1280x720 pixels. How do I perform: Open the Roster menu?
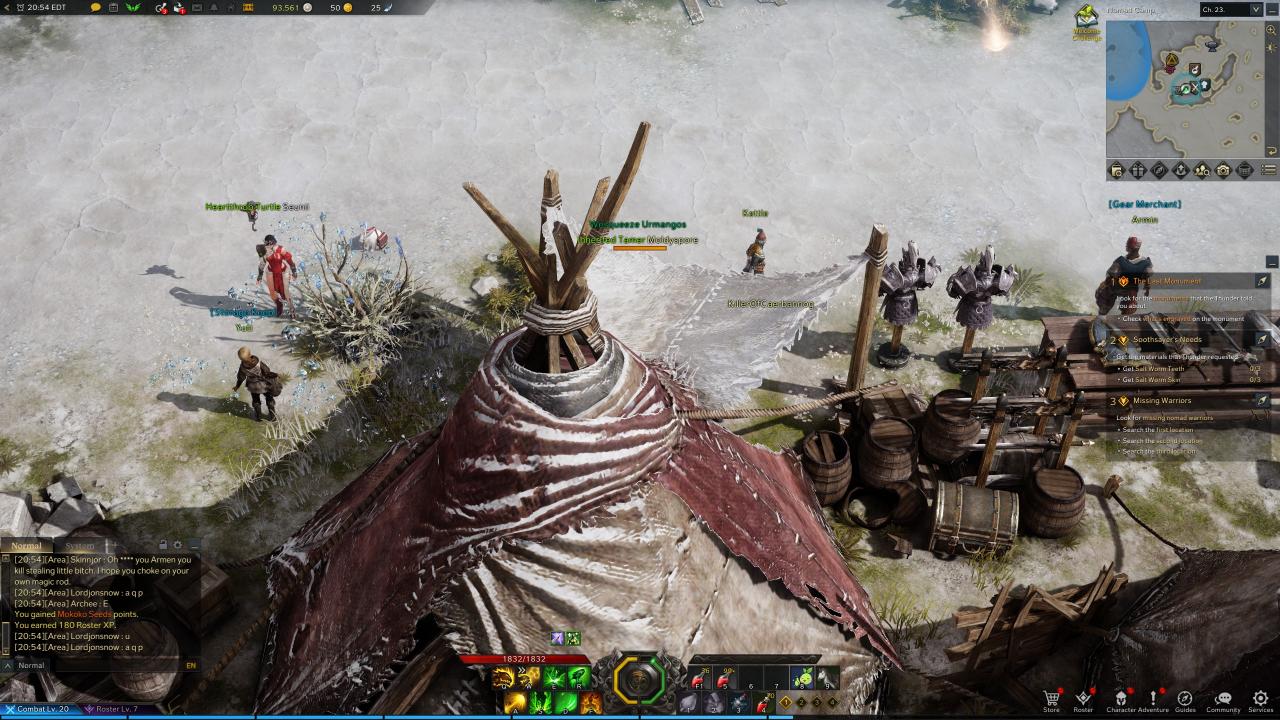click(x=1083, y=699)
